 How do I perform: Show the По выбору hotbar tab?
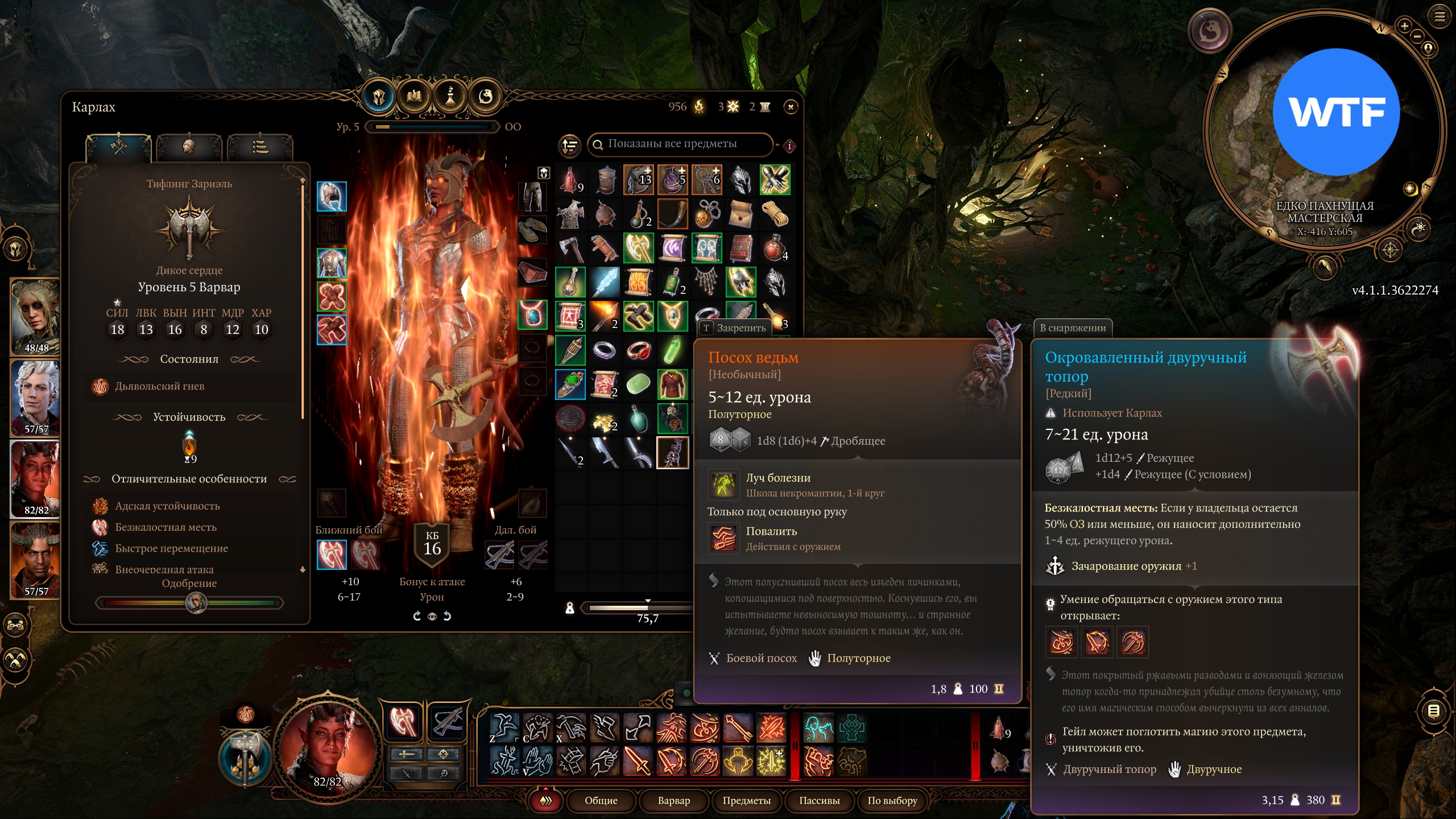point(892,800)
